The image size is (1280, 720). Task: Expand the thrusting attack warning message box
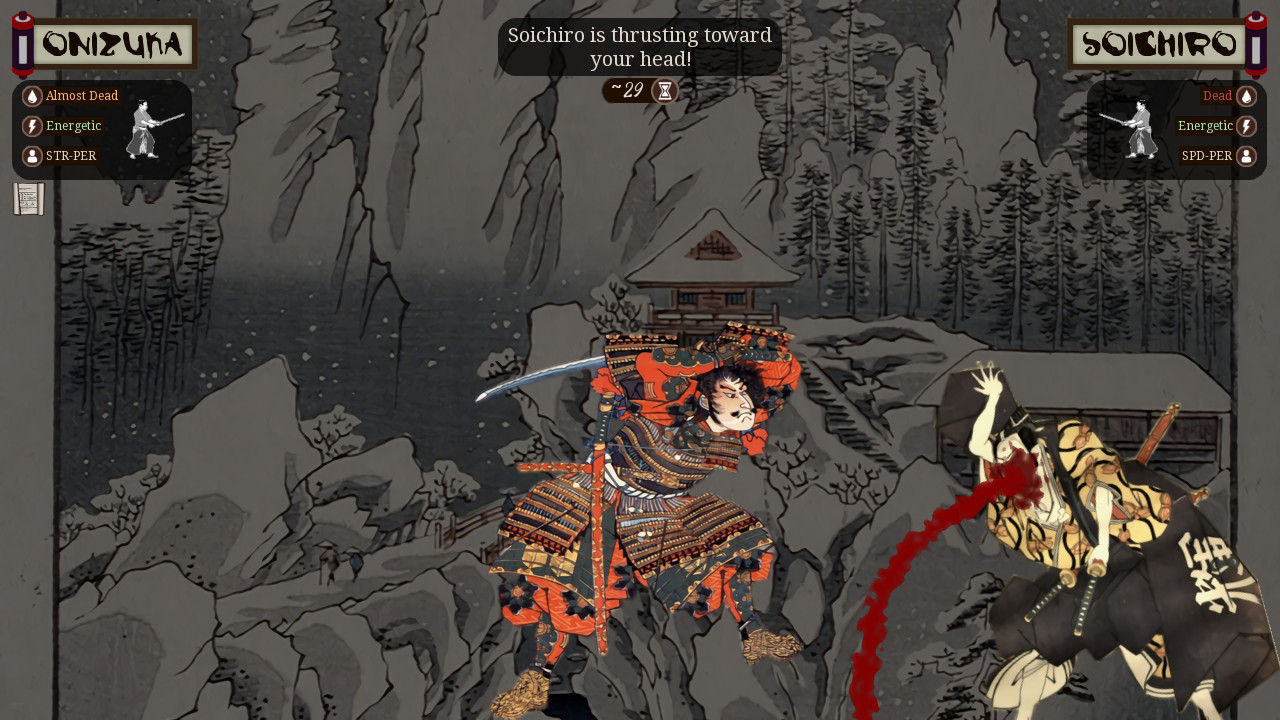point(640,46)
